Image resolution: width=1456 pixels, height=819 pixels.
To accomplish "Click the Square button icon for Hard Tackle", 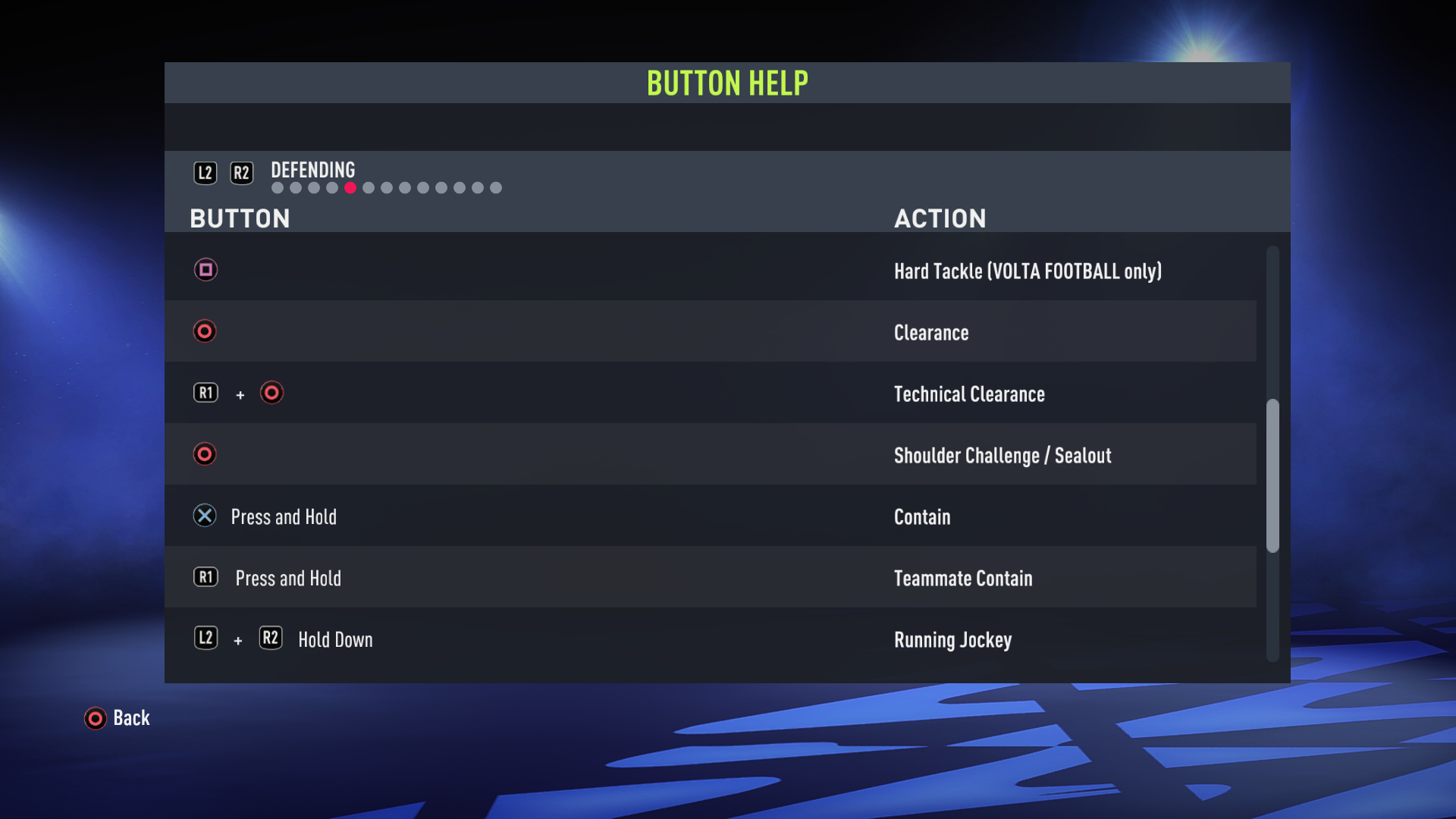I will click(x=206, y=269).
